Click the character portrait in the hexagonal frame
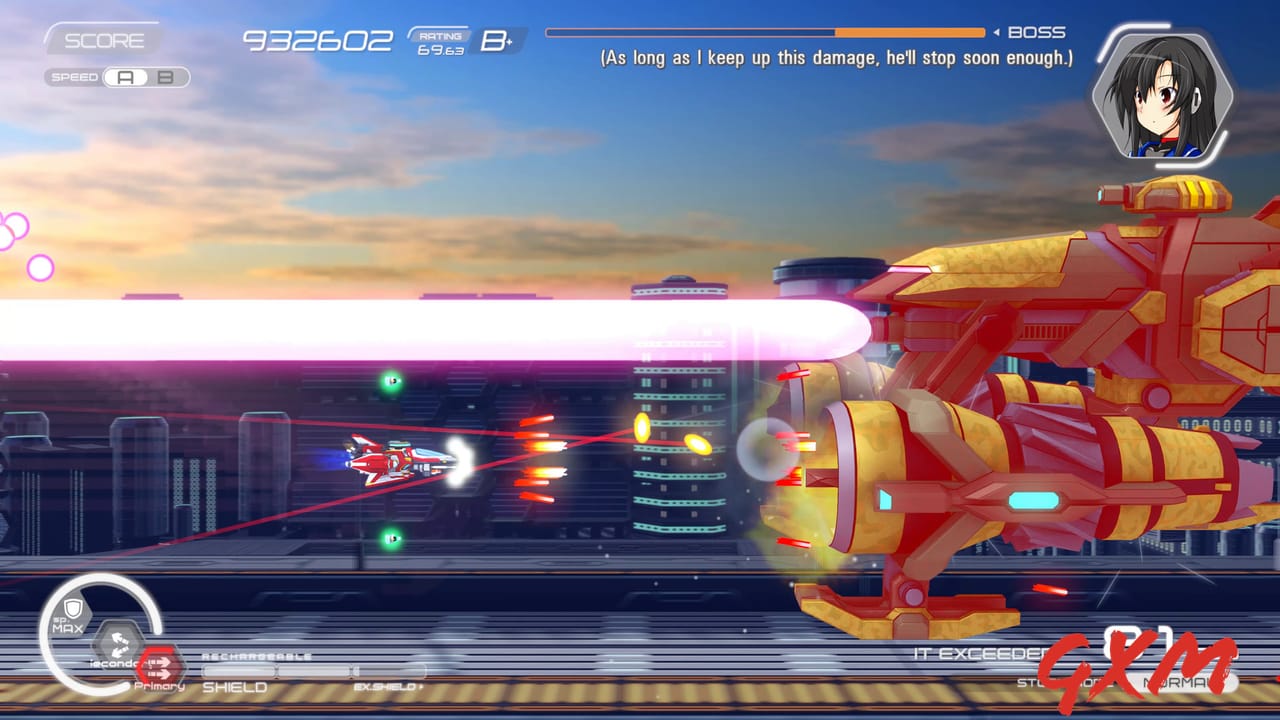1280x720 pixels. [1162, 97]
